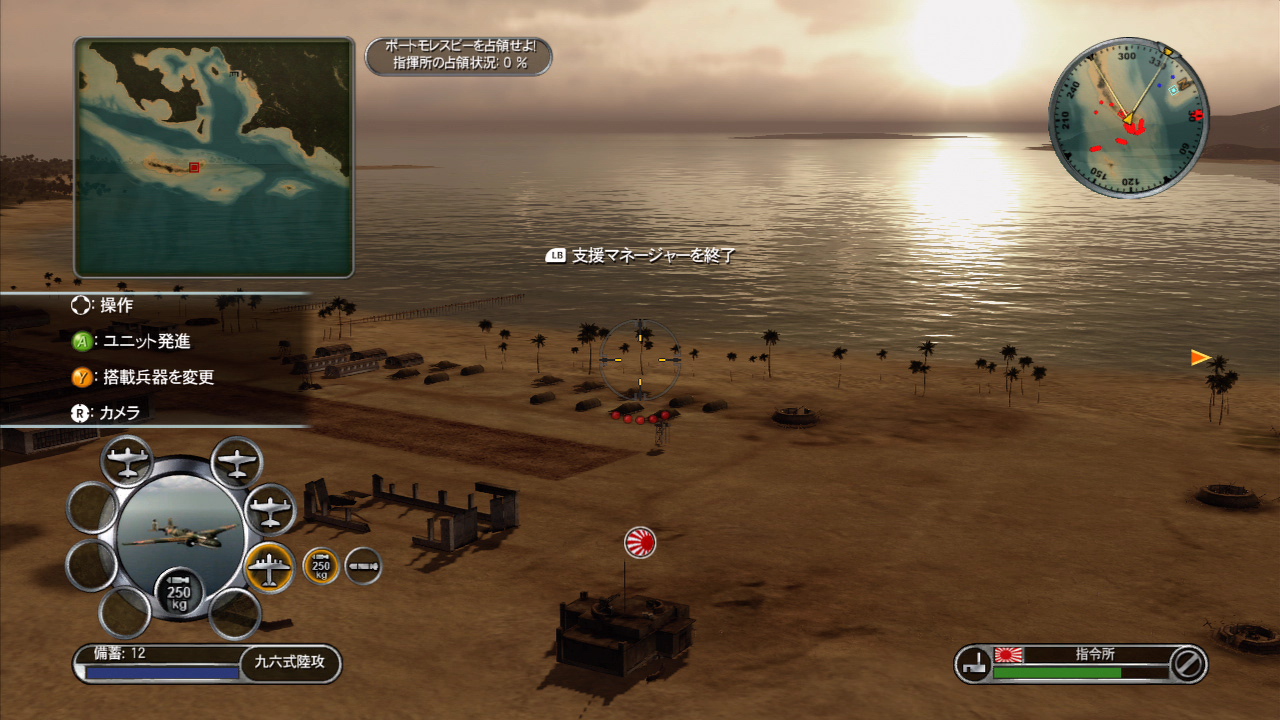This screenshot has width=1280, height=720.
Task: Select the rising sun flag unit marker
Action: (640, 542)
